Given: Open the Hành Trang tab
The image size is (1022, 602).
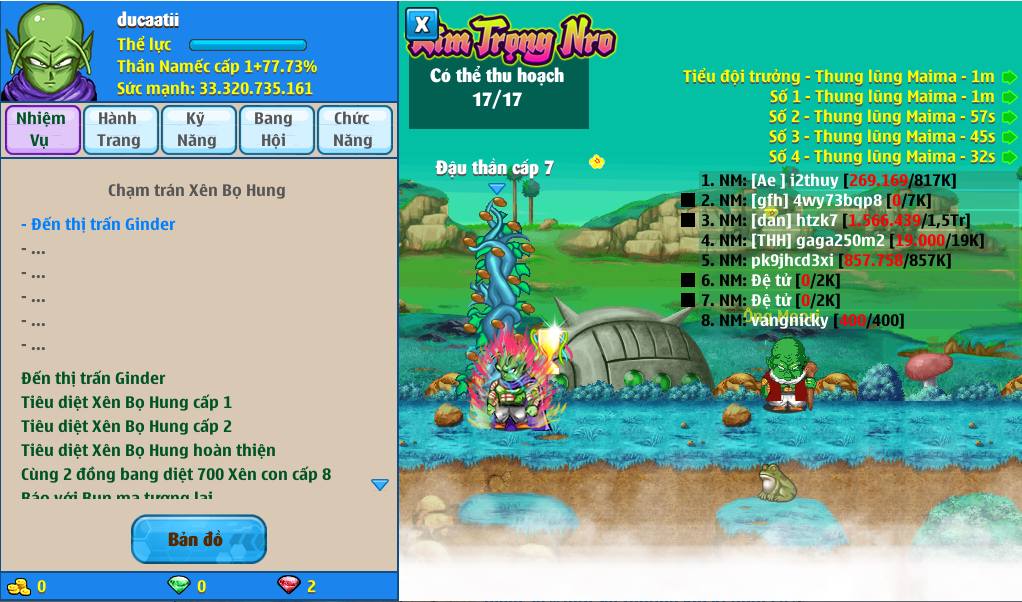Looking at the screenshot, I should tap(119, 130).
